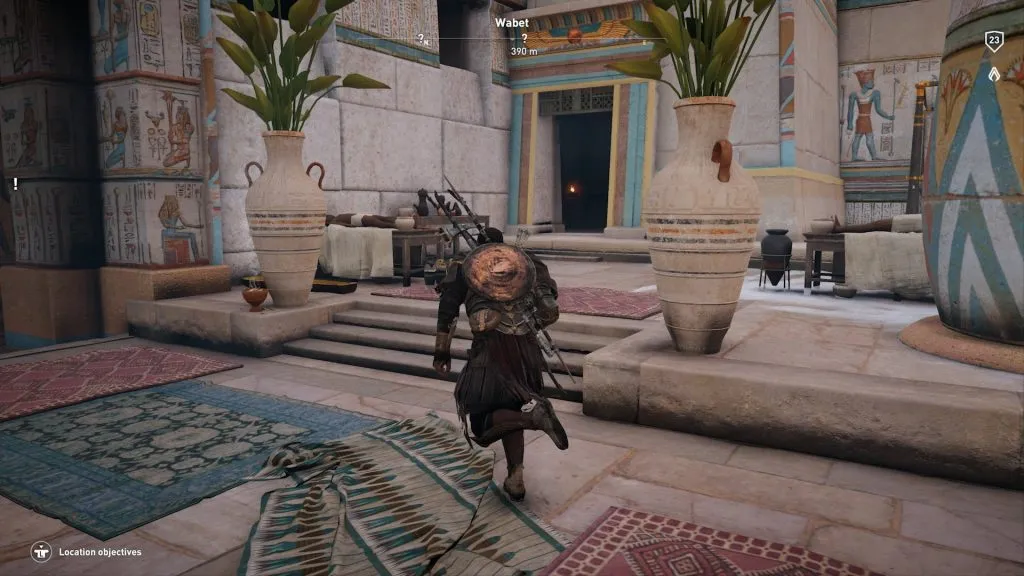The image size is (1024, 576).
Task: Click the ability point icon below level badge
Action: [993, 73]
